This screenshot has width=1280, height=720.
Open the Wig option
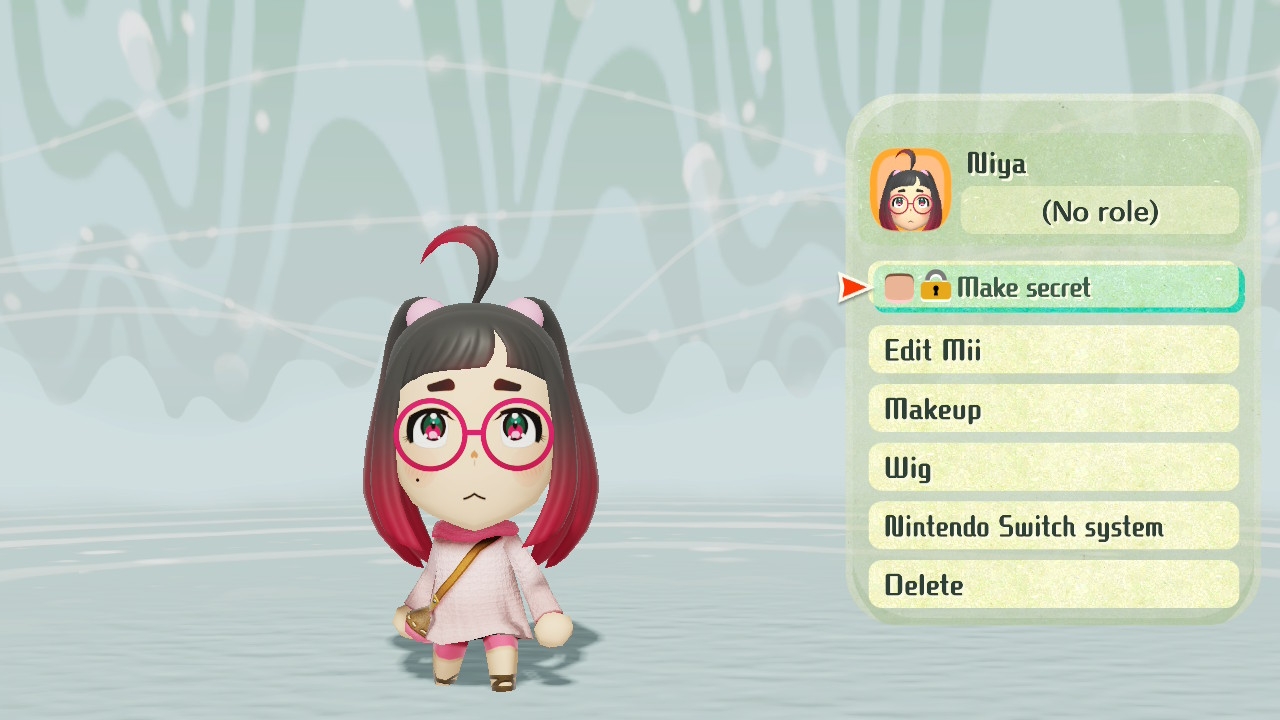pos(1054,468)
